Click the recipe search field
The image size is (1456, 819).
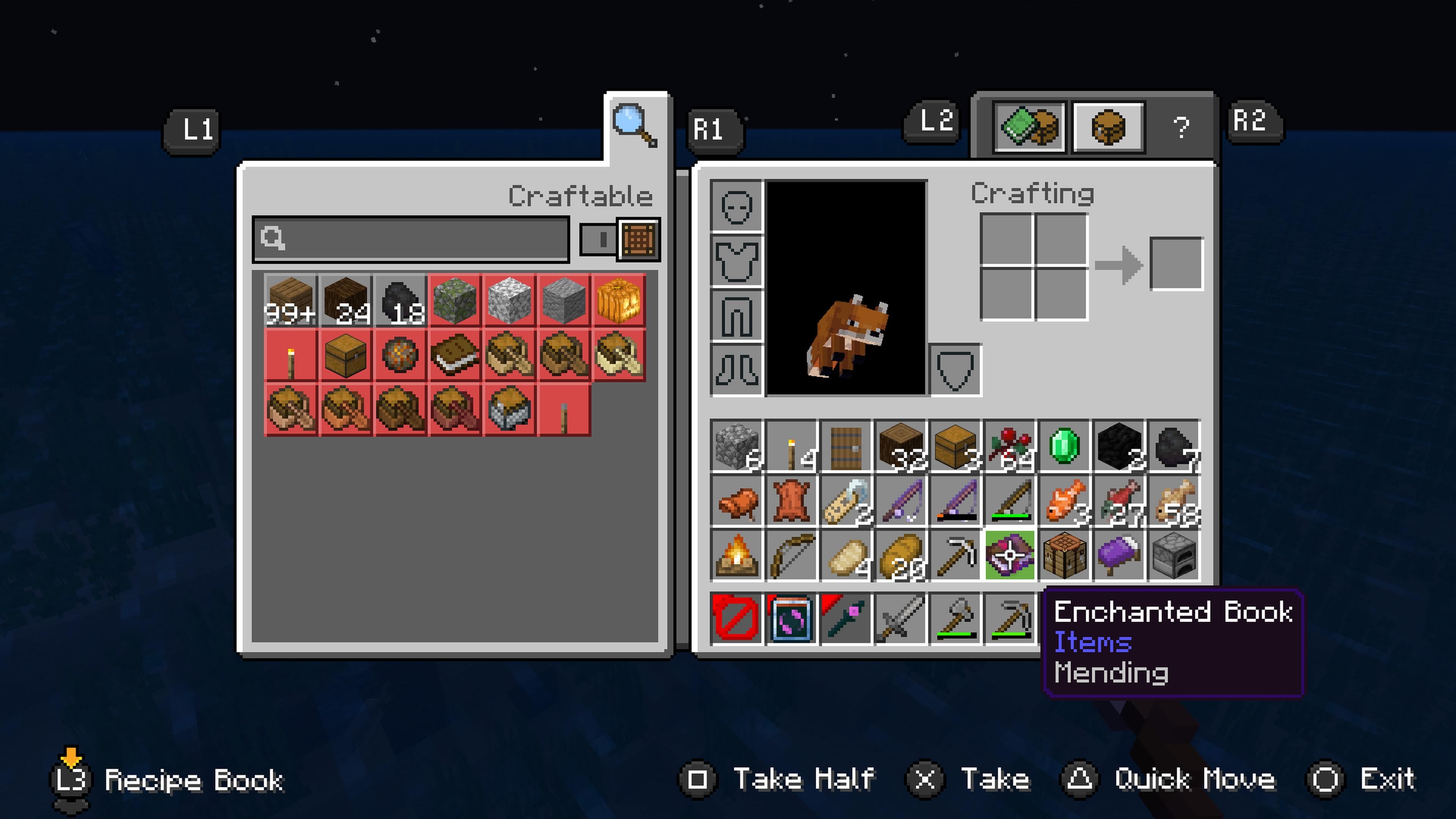coord(411,239)
